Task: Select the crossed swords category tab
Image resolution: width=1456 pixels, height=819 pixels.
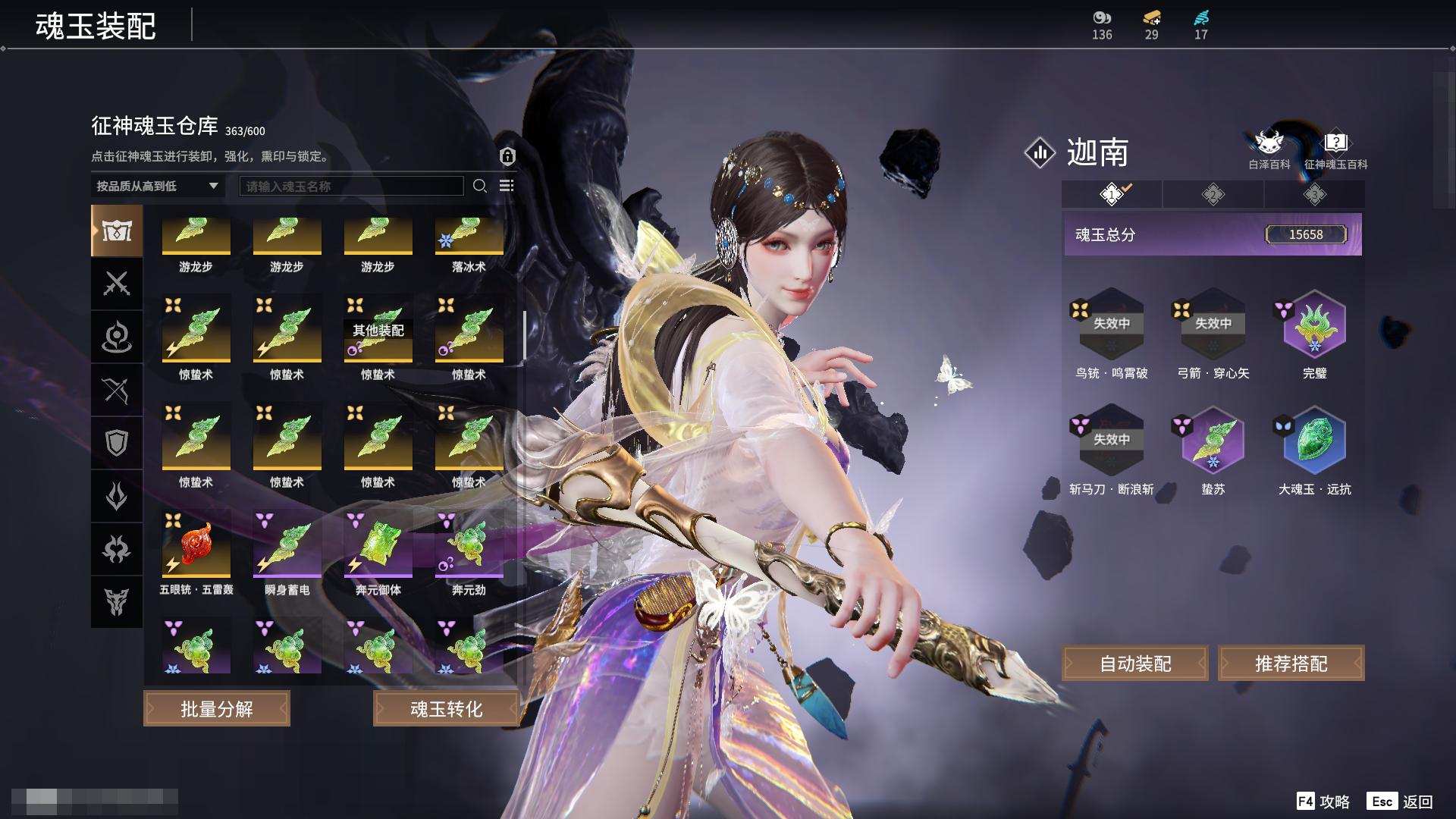Action: point(117,284)
